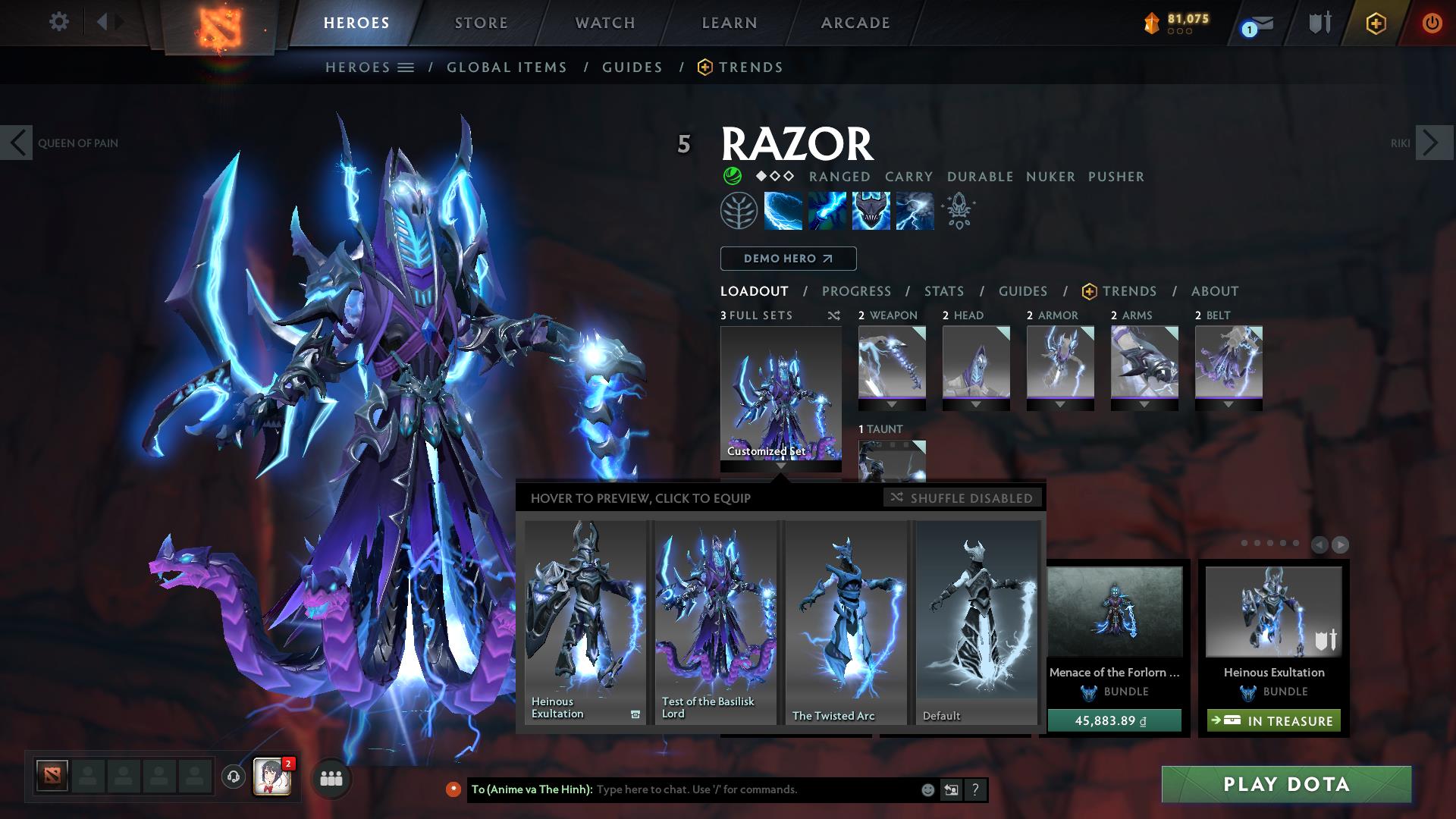The width and height of the screenshot is (1456, 819).
Task: Open the Heroes hamburger menu in breadcrumb
Action: coord(406,67)
